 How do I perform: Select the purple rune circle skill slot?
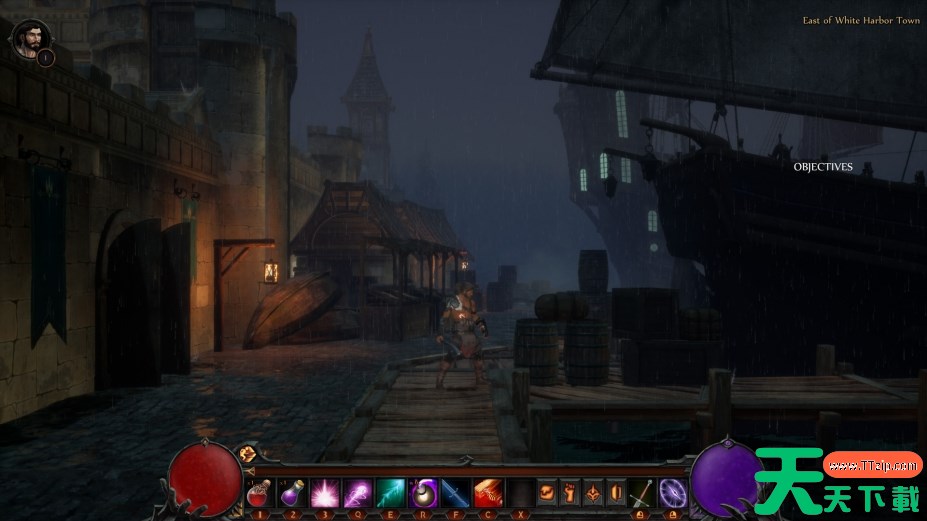point(673,493)
